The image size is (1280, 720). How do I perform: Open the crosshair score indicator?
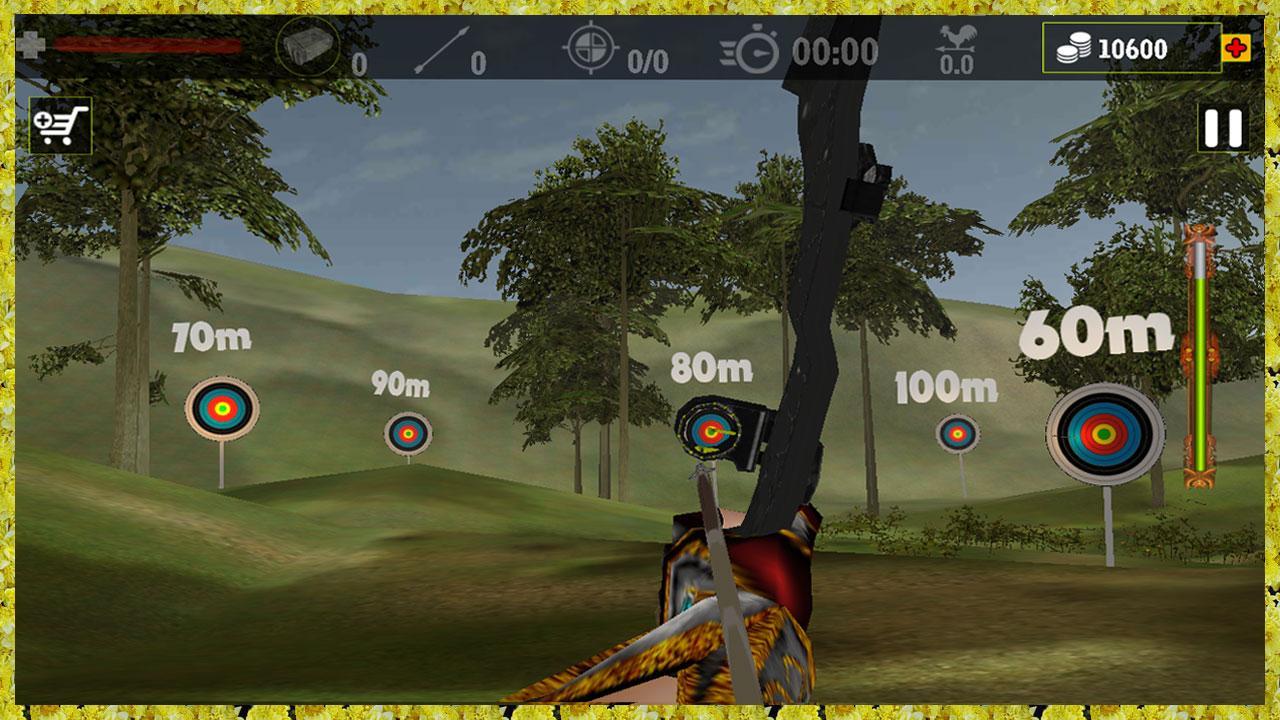click(590, 45)
